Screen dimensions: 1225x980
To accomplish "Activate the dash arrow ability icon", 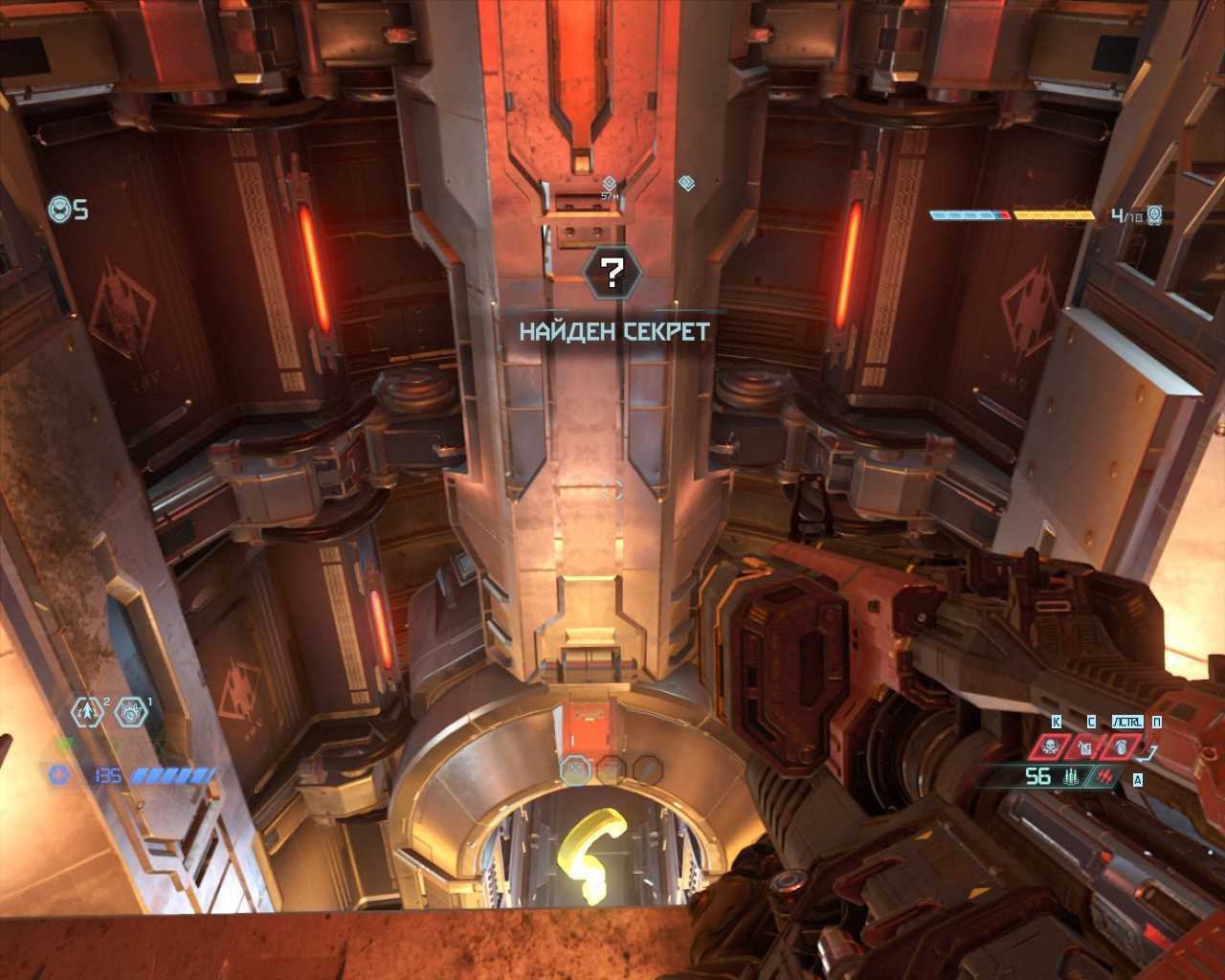I will point(88,712).
